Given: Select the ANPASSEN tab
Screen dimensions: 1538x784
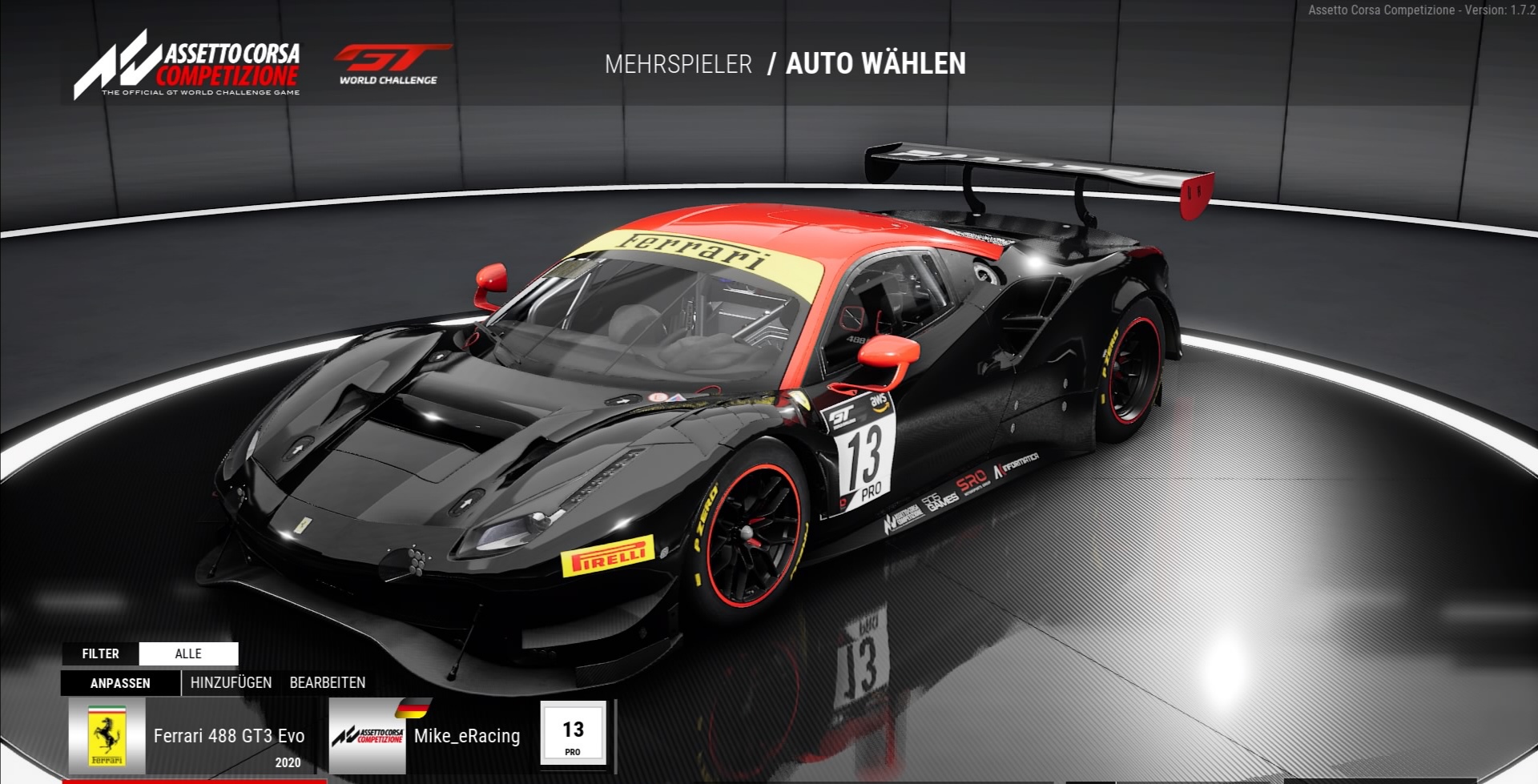Looking at the screenshot, I should tap(120, 683).
